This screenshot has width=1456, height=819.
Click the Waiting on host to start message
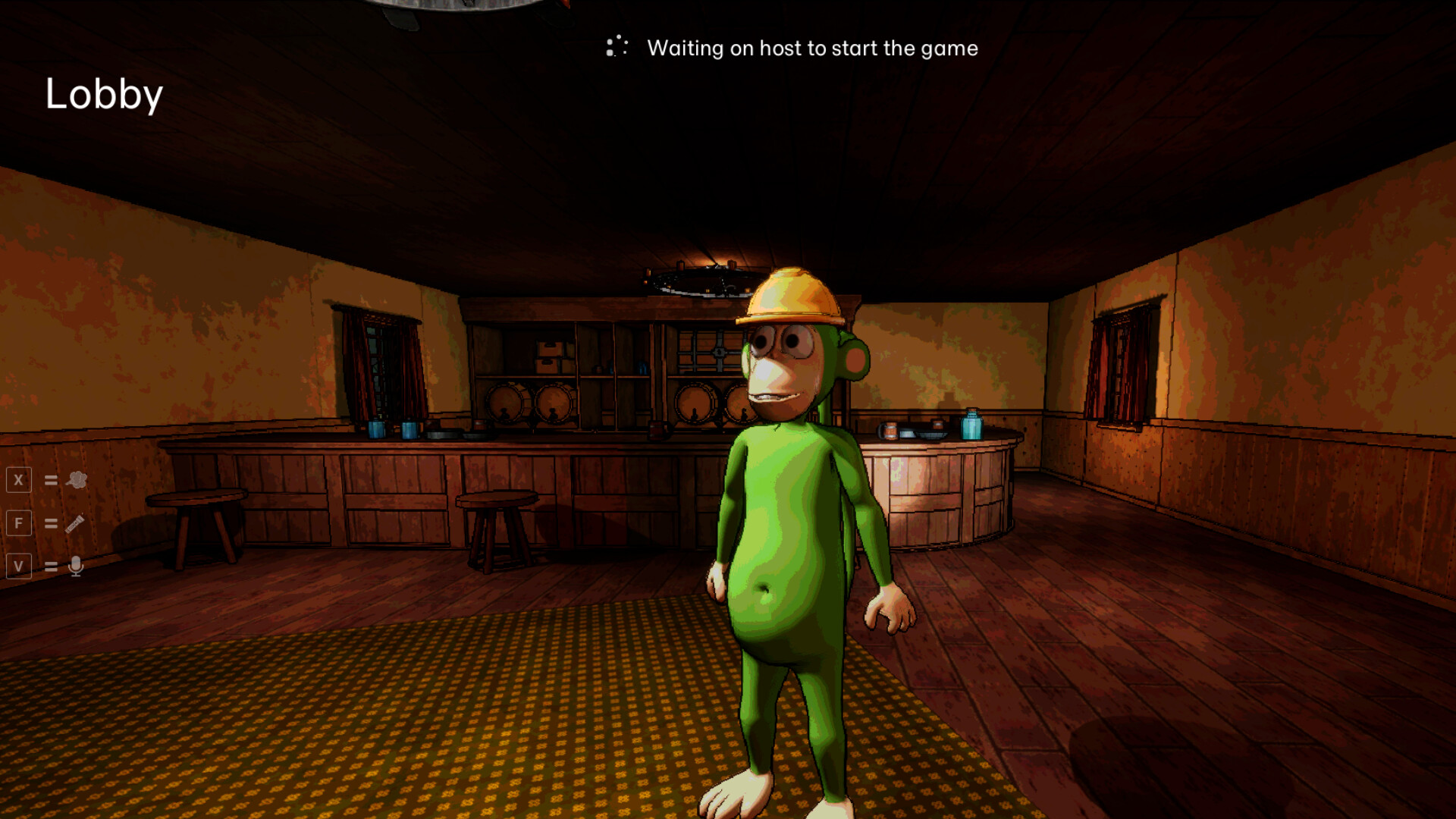tap(812, 49)
